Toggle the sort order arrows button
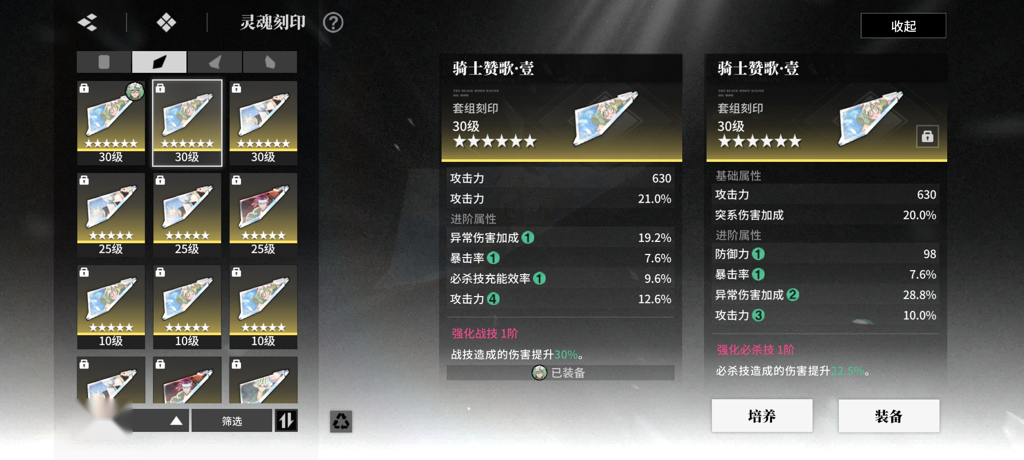The width and height of the screenshot is (1024, 460). [x=286, y=421]
